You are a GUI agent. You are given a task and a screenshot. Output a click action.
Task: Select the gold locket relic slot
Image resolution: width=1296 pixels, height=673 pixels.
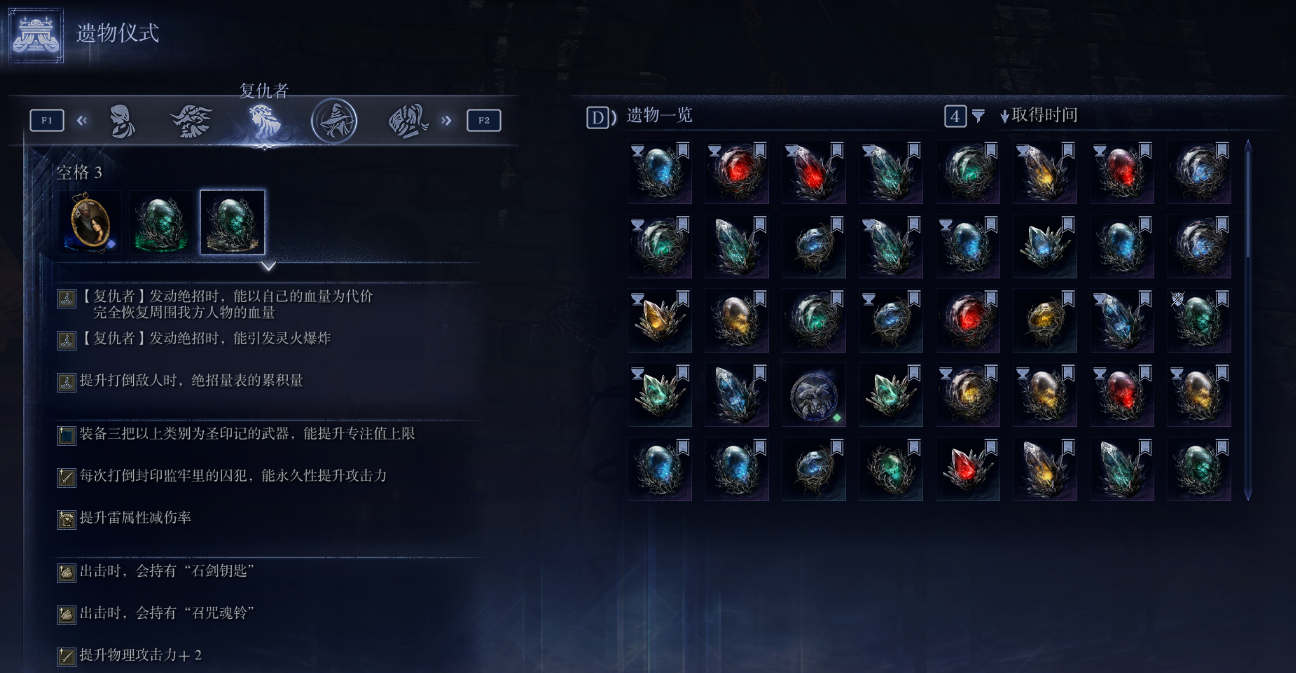[x=90, y=222]
